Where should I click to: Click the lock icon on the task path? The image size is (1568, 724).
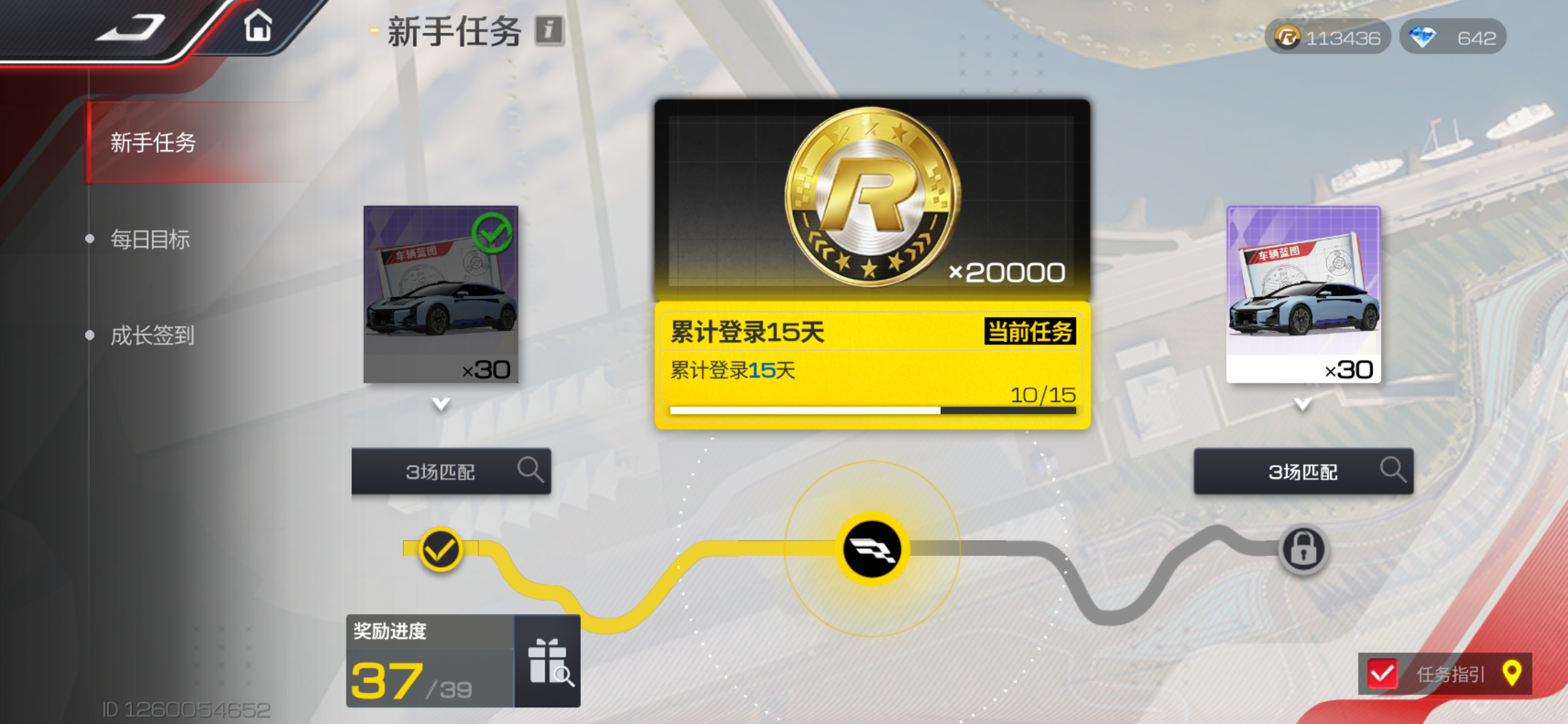coord(1303,548)
